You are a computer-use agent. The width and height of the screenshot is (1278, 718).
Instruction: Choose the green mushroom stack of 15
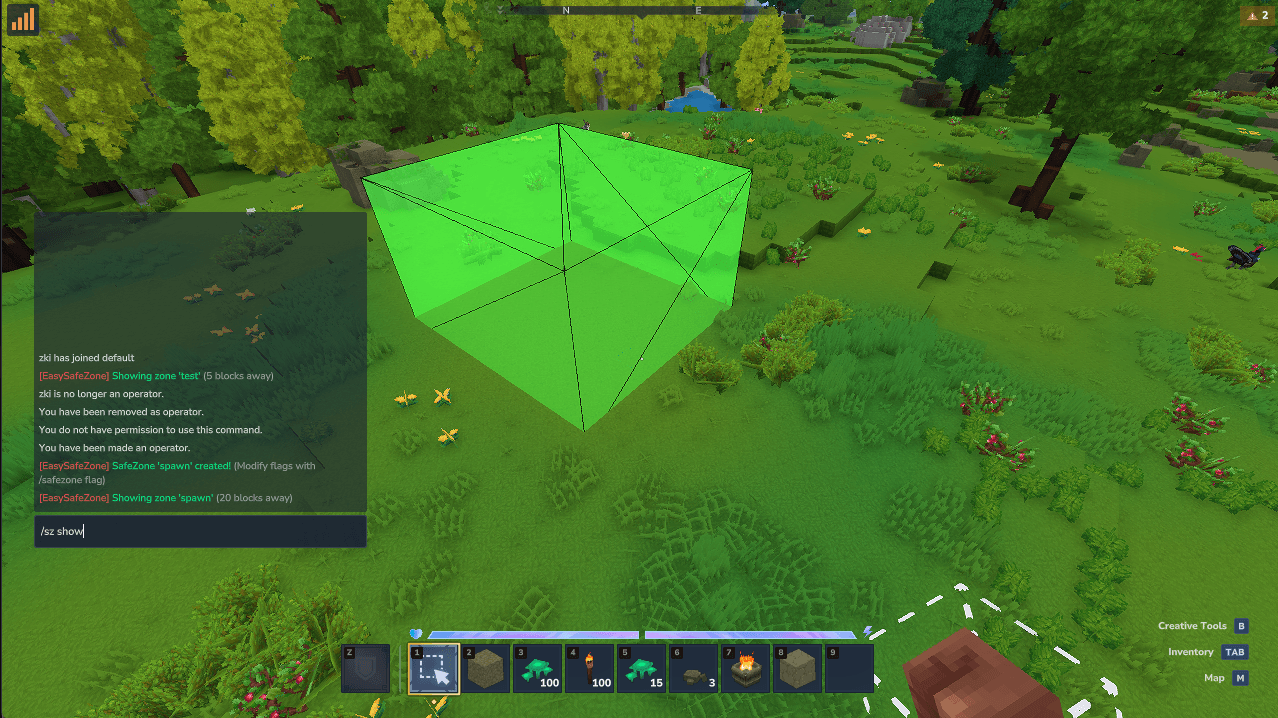pos(642,668)
